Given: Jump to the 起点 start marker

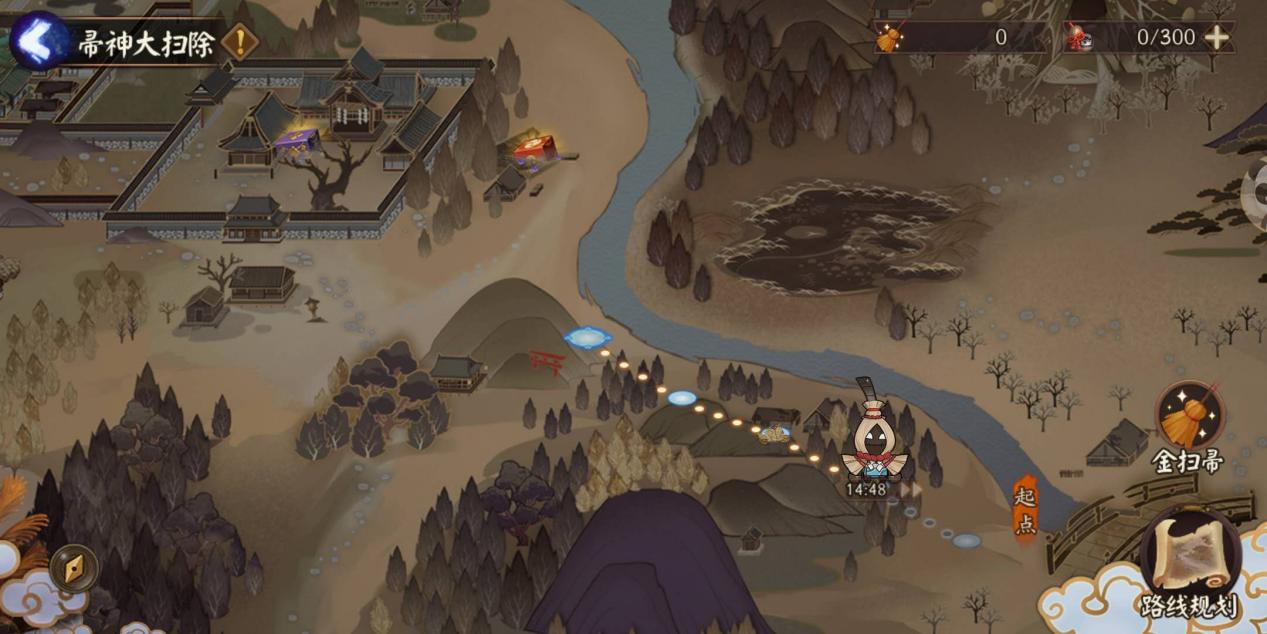Looking at the screenshot, I should tap(1026, 509).
